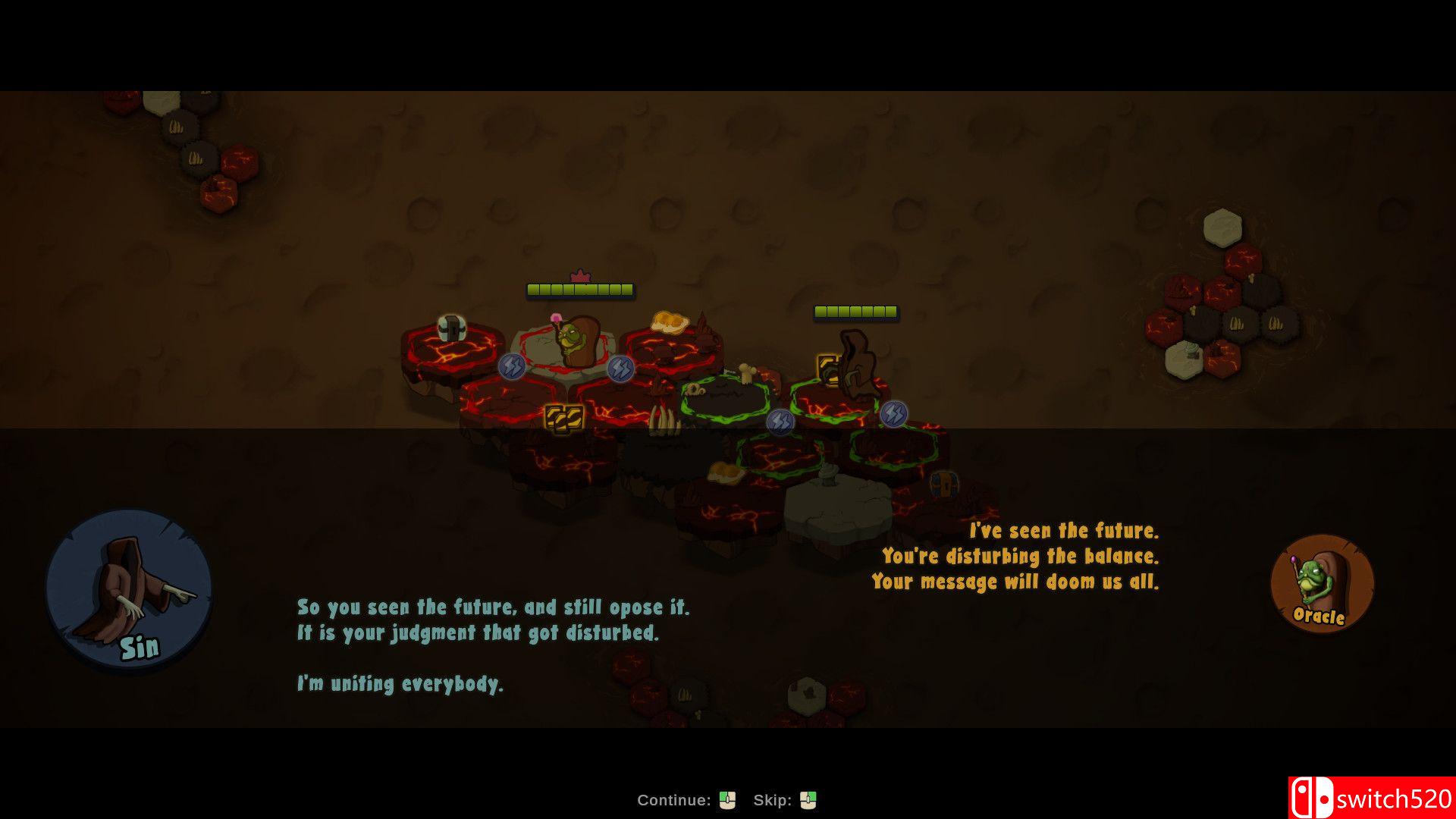
Task: Click Sin's hooded portrait
Action: [x=129, y=590]
